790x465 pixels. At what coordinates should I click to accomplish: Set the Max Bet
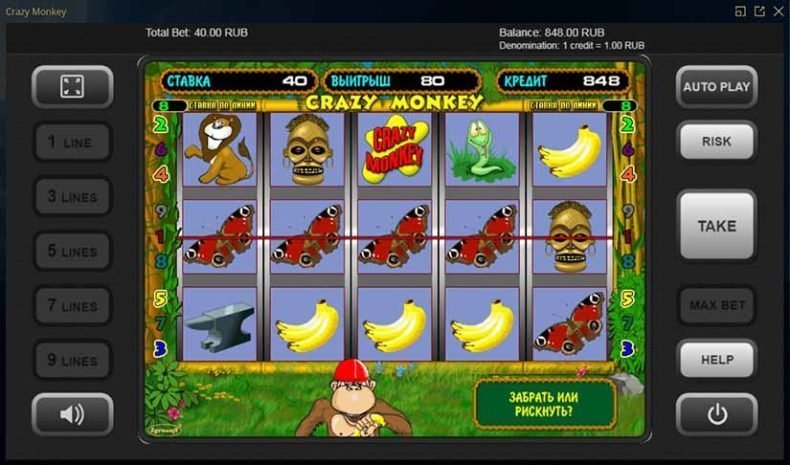click(x=716, y=305)
